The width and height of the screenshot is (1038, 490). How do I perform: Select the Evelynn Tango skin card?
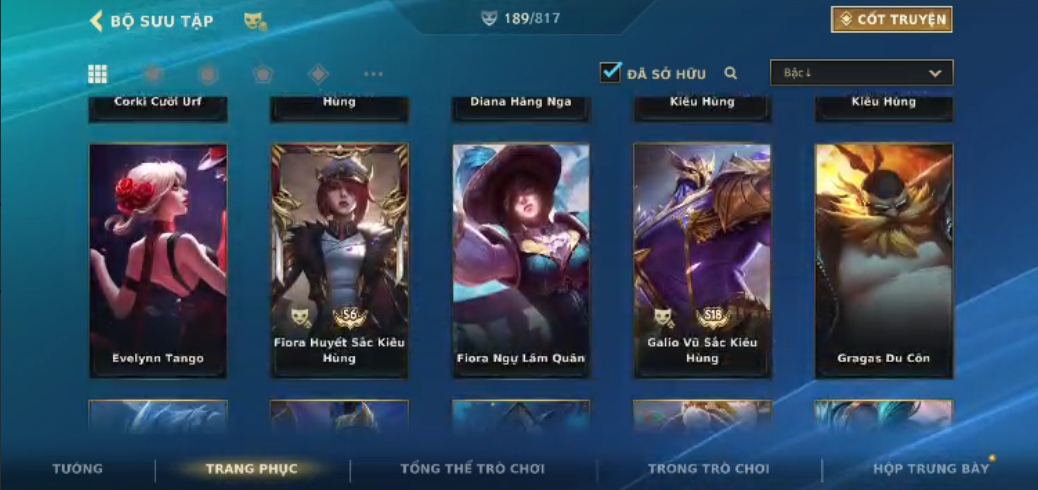click(x=158, y=260)
